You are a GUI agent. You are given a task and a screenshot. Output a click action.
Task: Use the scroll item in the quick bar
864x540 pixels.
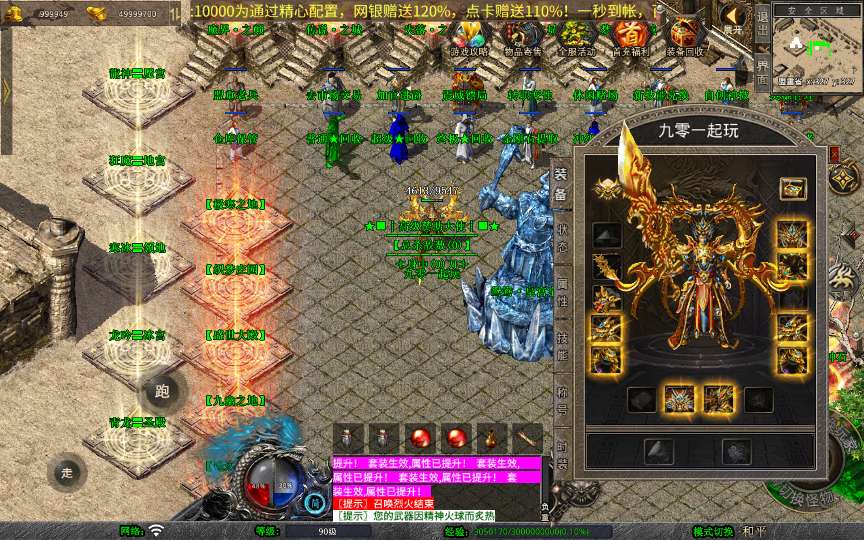[x=527, y=438]
